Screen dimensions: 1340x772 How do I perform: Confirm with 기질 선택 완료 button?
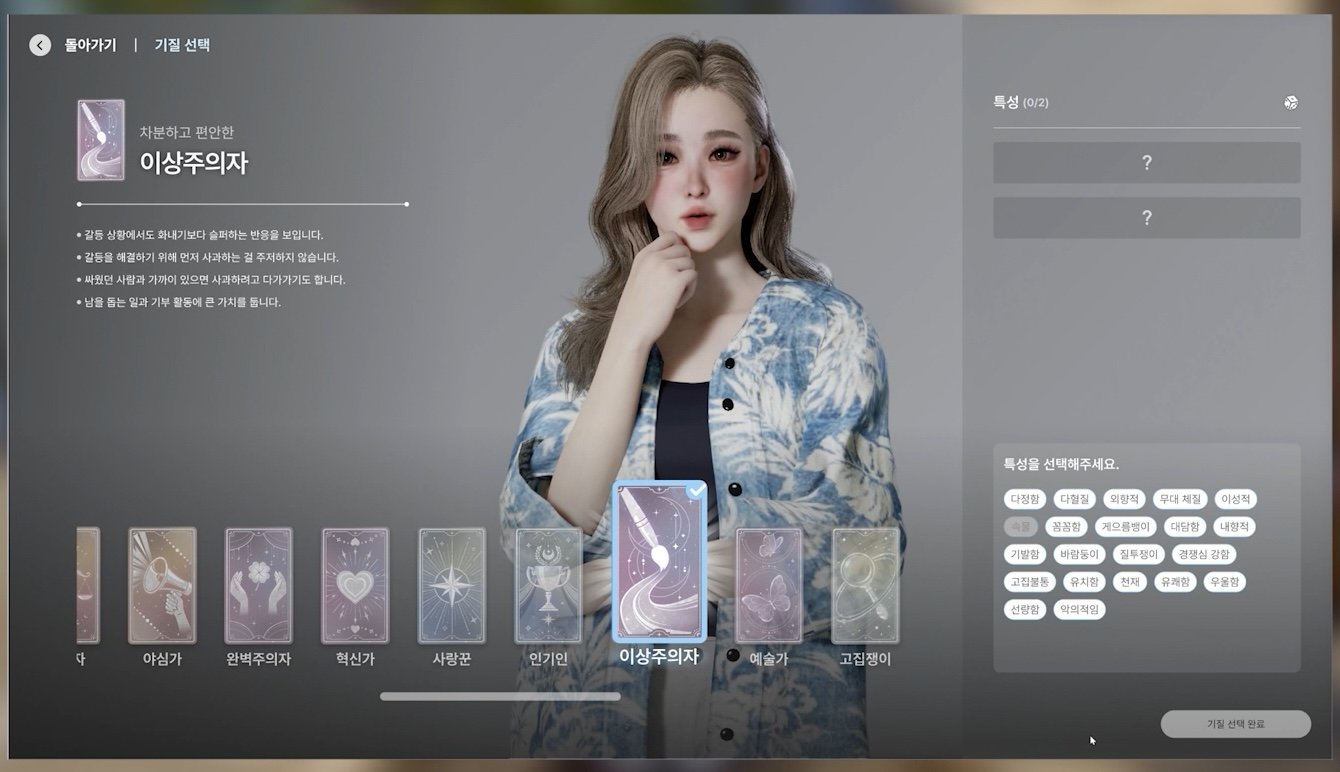pos(1235,724)
